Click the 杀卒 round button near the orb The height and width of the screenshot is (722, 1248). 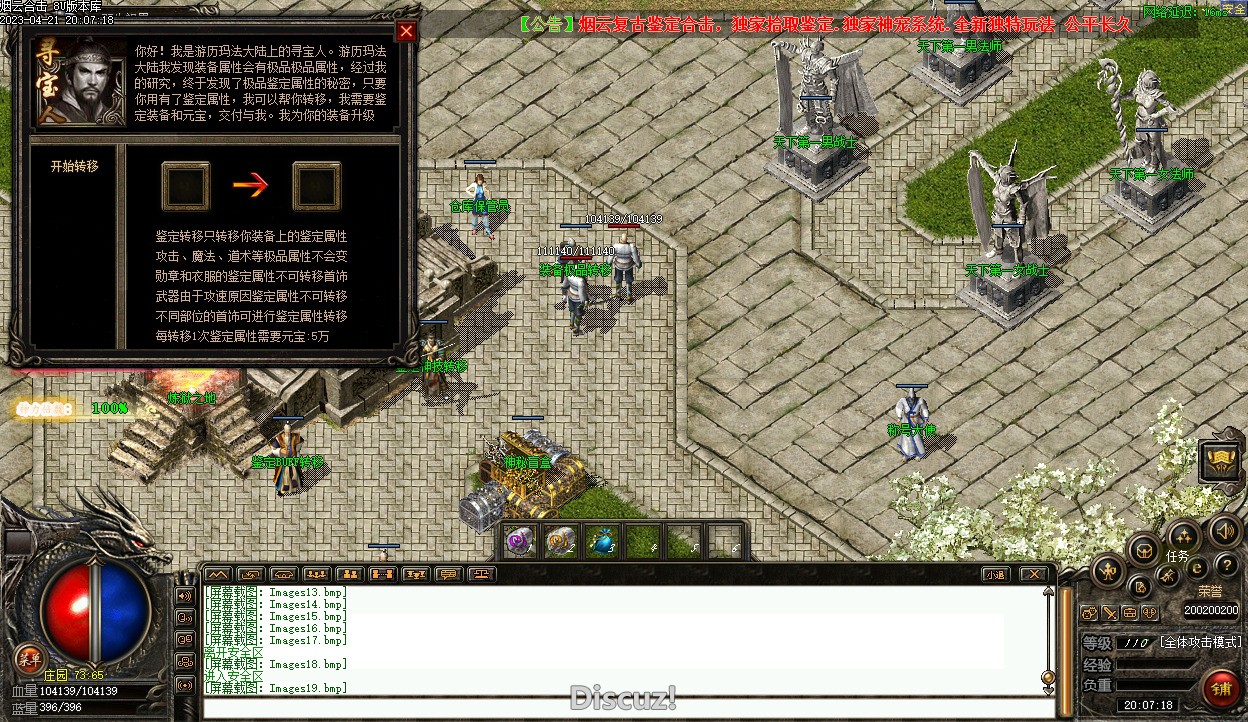tap(29, 657)
